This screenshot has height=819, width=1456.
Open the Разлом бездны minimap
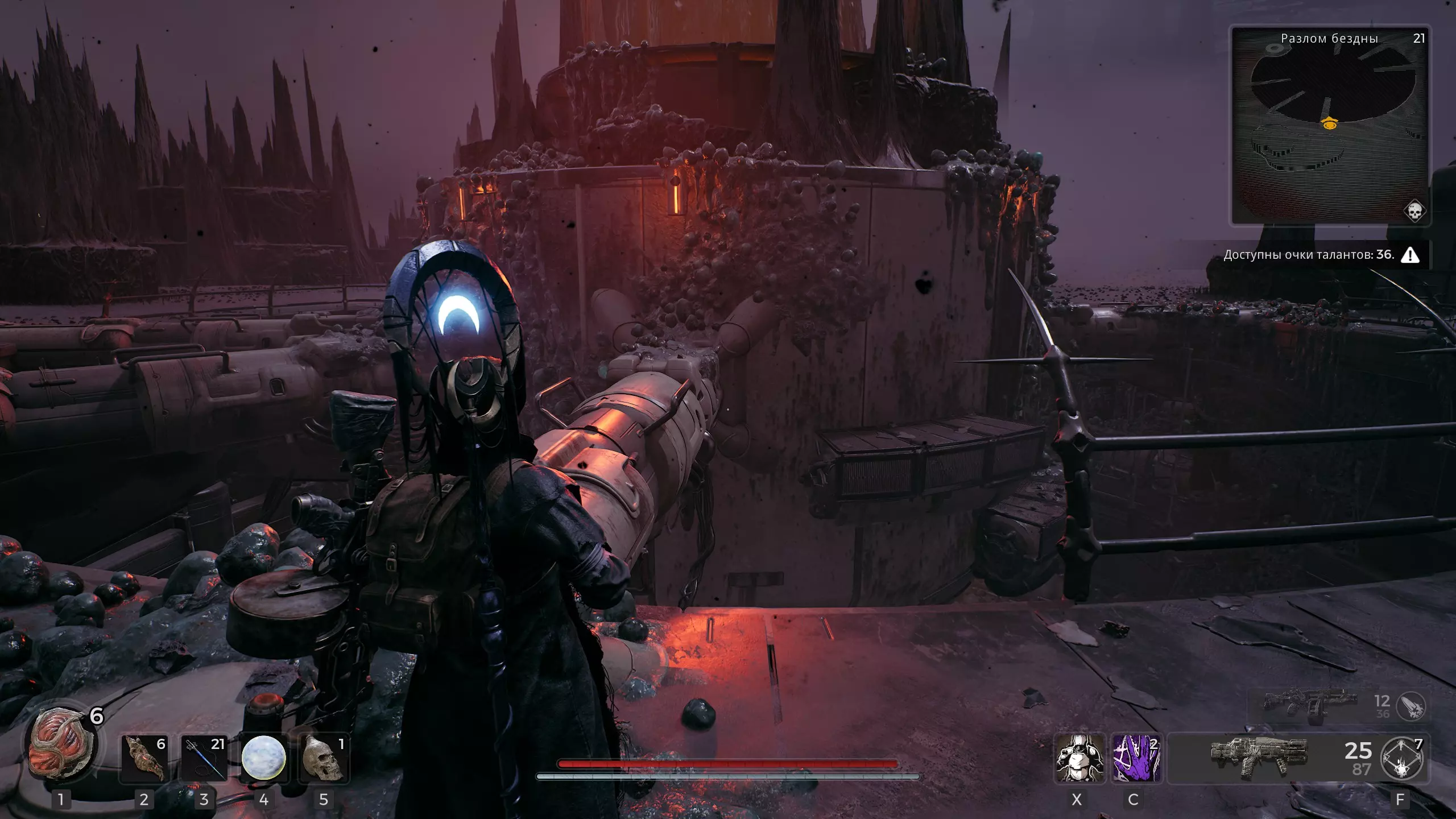coord(1329,125)
